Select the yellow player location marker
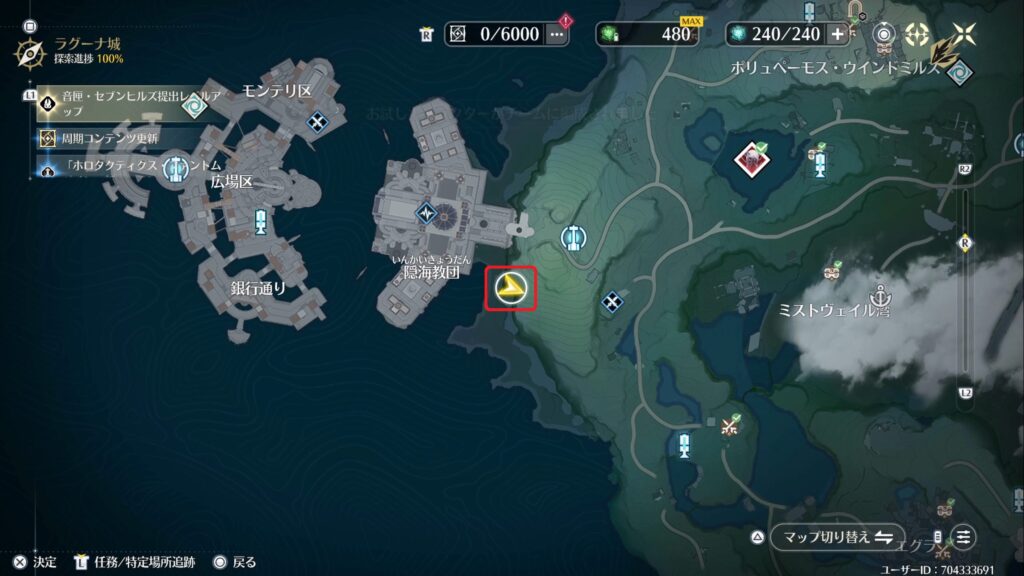 (x=511, y=289)
